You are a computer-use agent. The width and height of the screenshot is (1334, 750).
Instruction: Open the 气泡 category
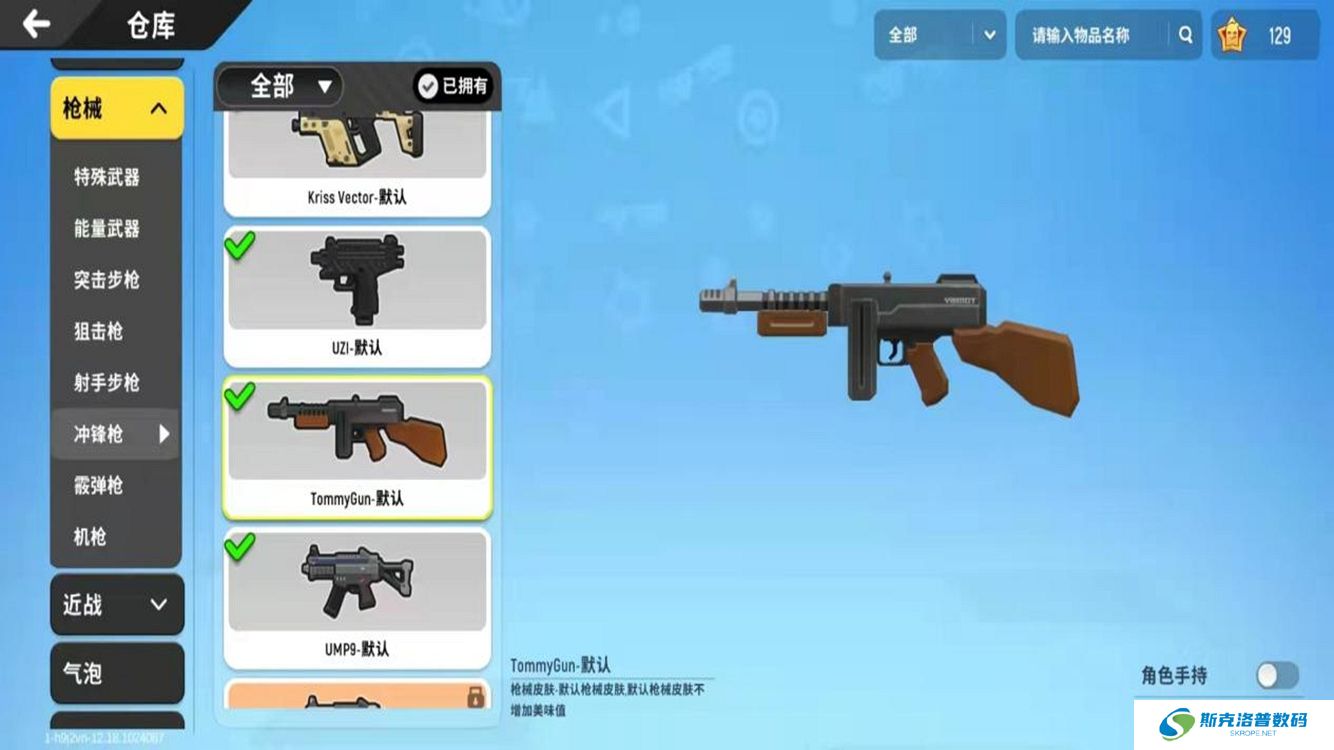coord(117,673)
